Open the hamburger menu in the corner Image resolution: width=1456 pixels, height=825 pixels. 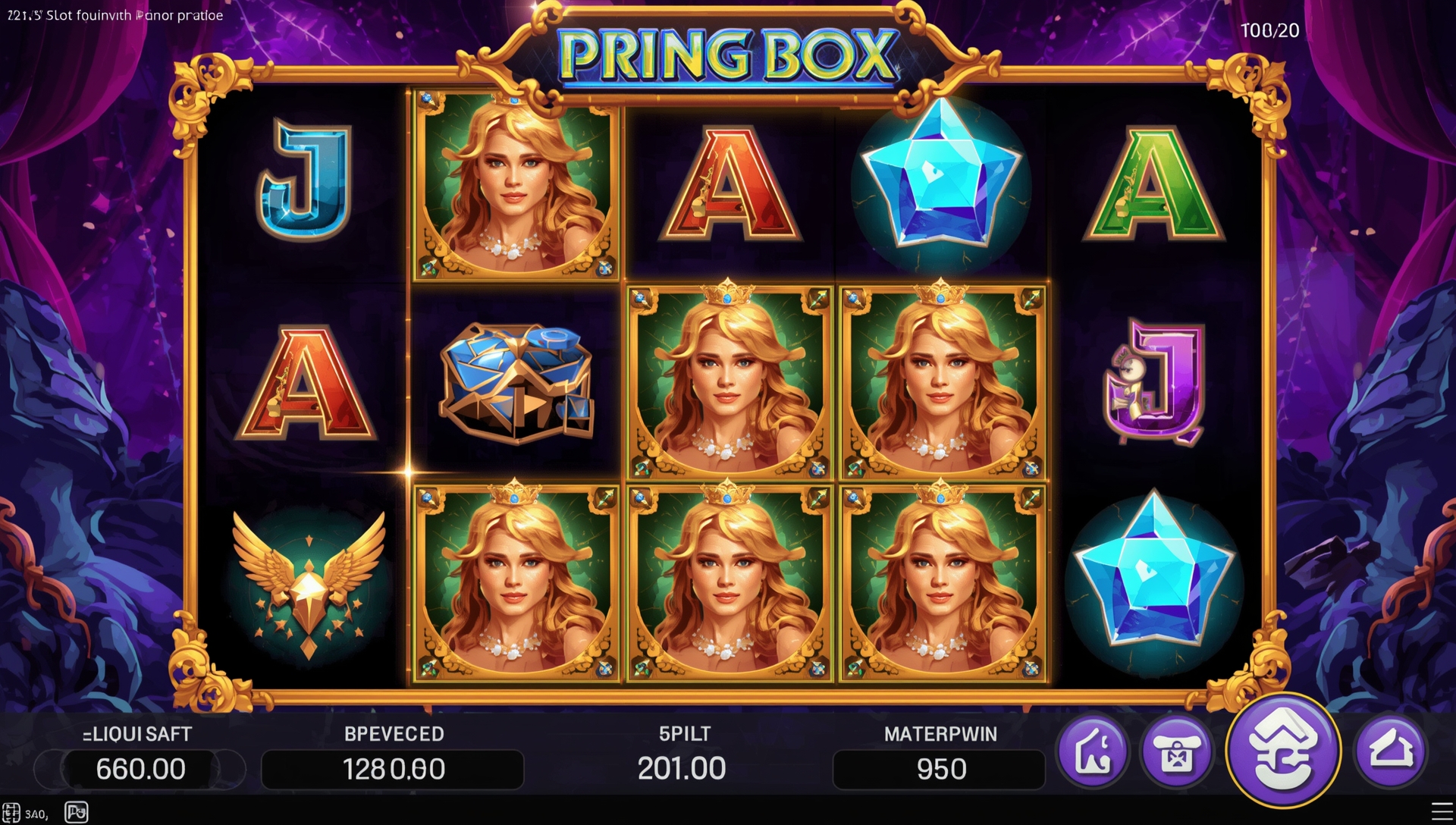tap(1442, 811)
